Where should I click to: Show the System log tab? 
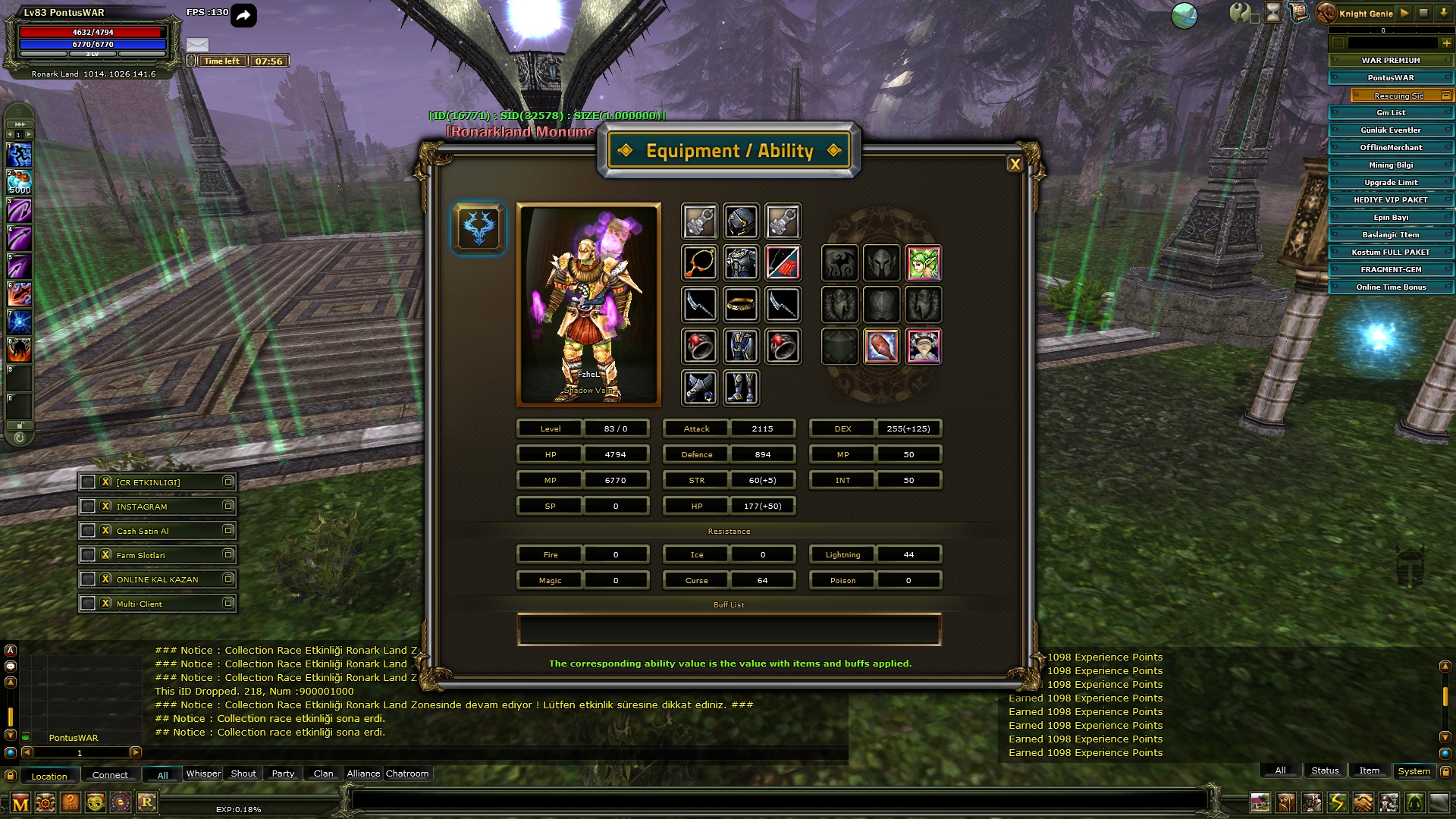point(1414,771)
